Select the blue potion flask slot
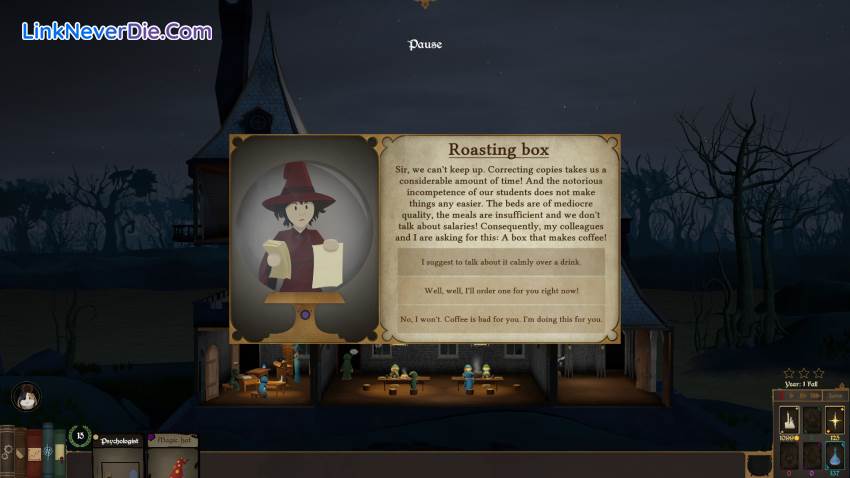The image size is (850, 478). 835,455
